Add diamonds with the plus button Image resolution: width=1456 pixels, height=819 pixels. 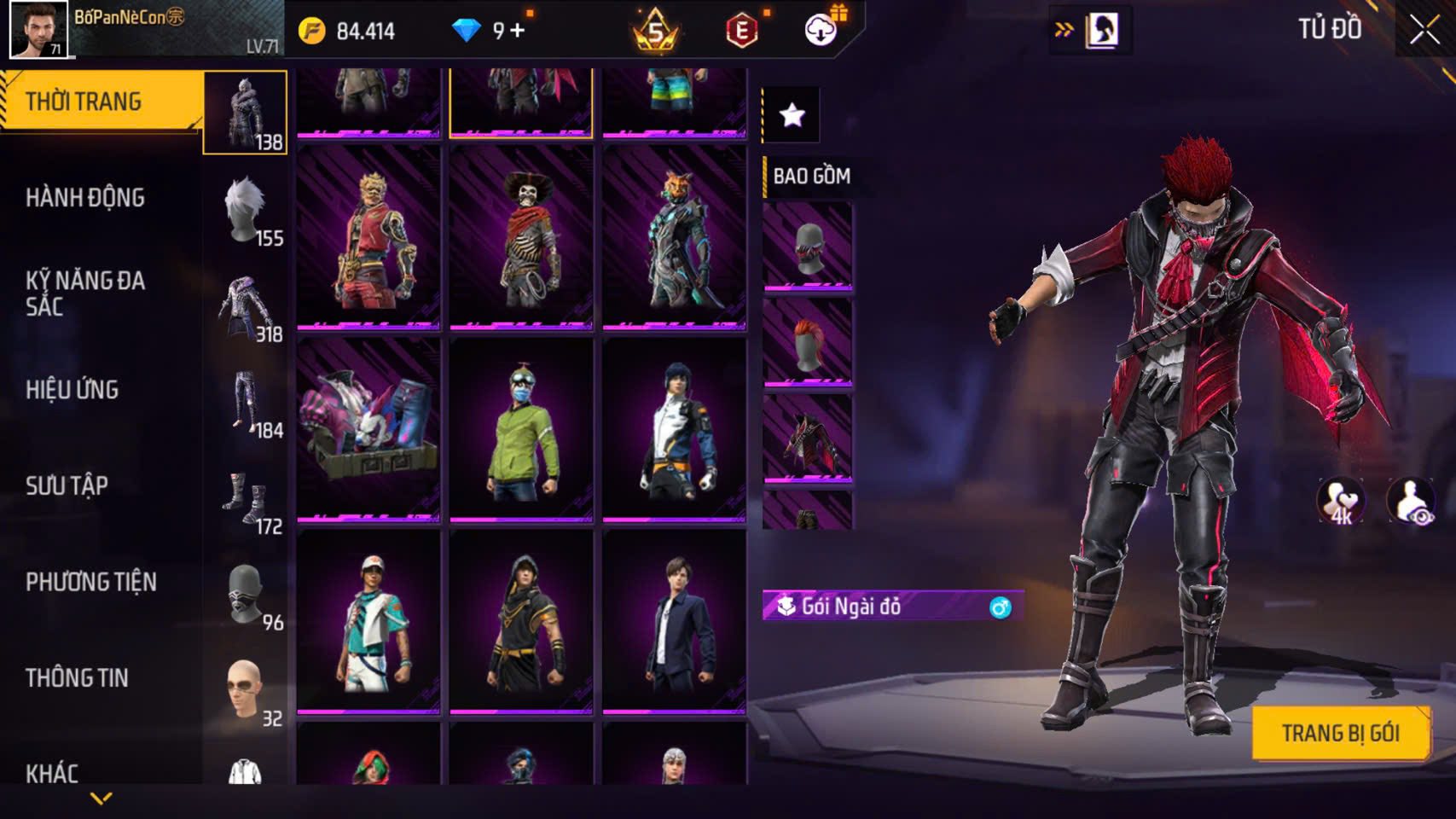point(518,32)
